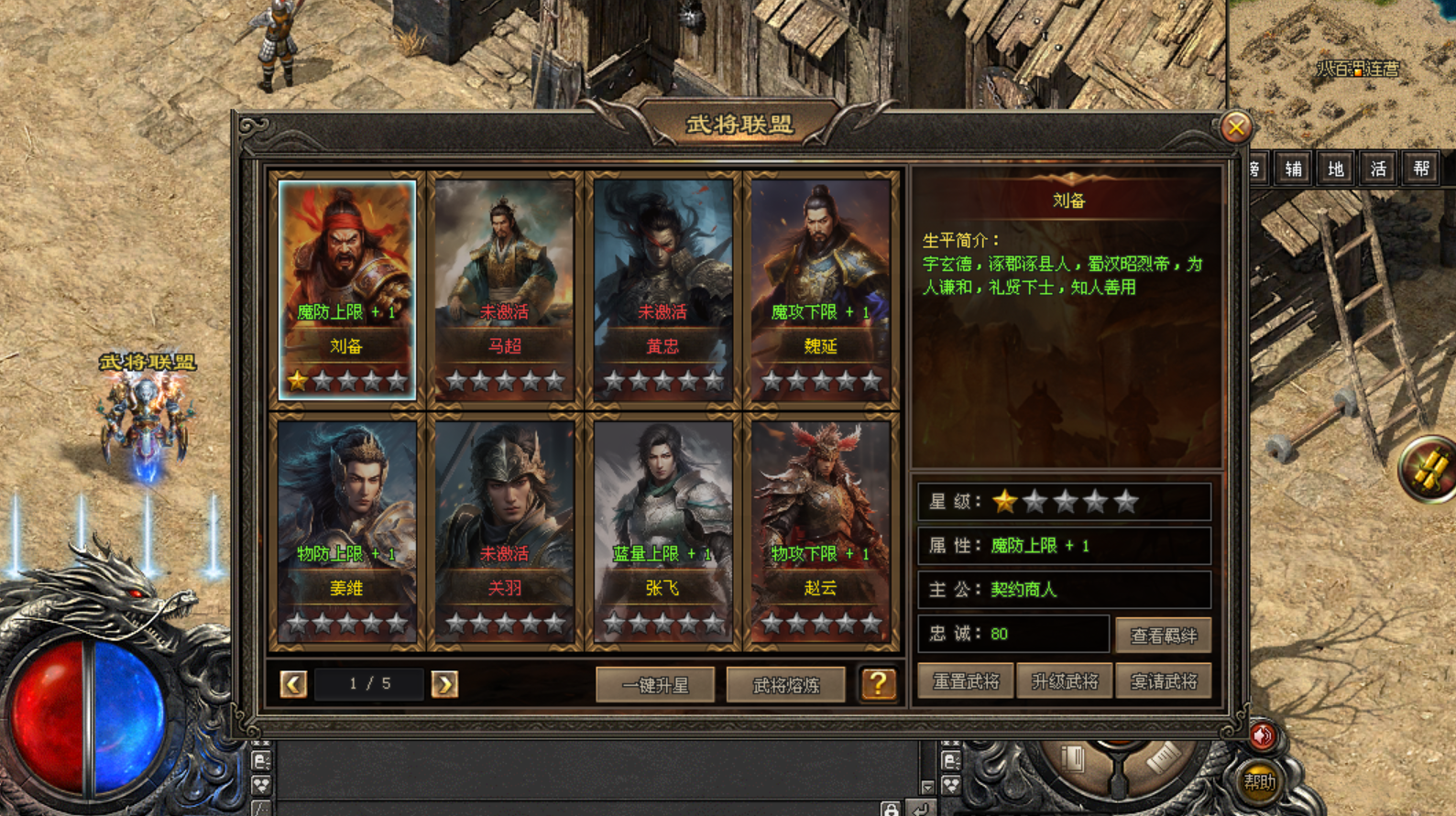Go to the next page of generals

click(x=444, y=684)
